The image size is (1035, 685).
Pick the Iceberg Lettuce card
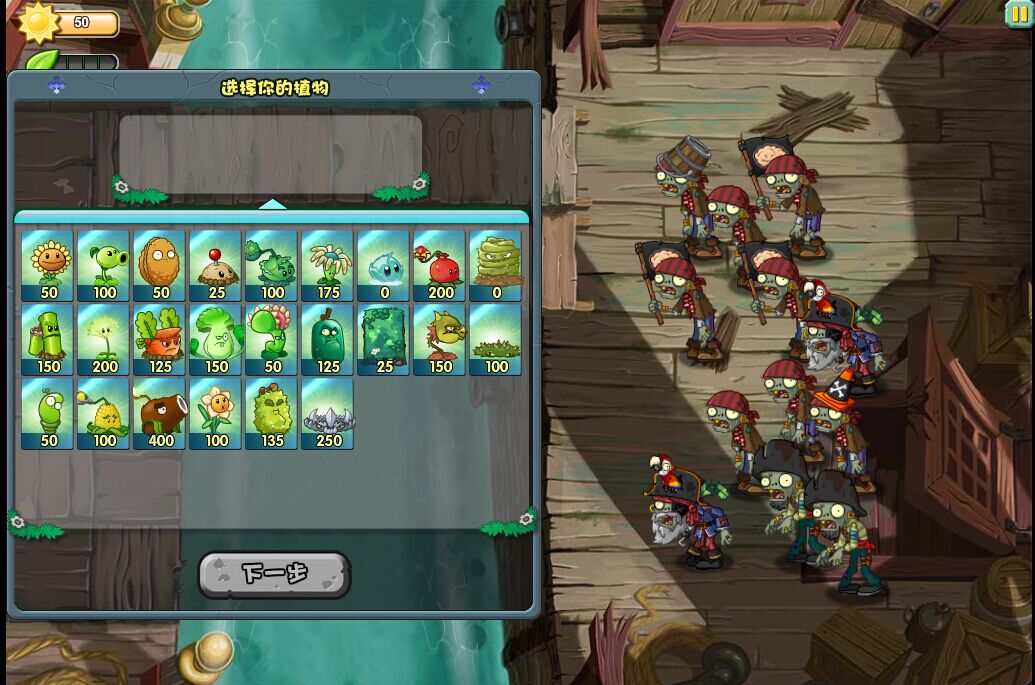[x=383, y=266]
